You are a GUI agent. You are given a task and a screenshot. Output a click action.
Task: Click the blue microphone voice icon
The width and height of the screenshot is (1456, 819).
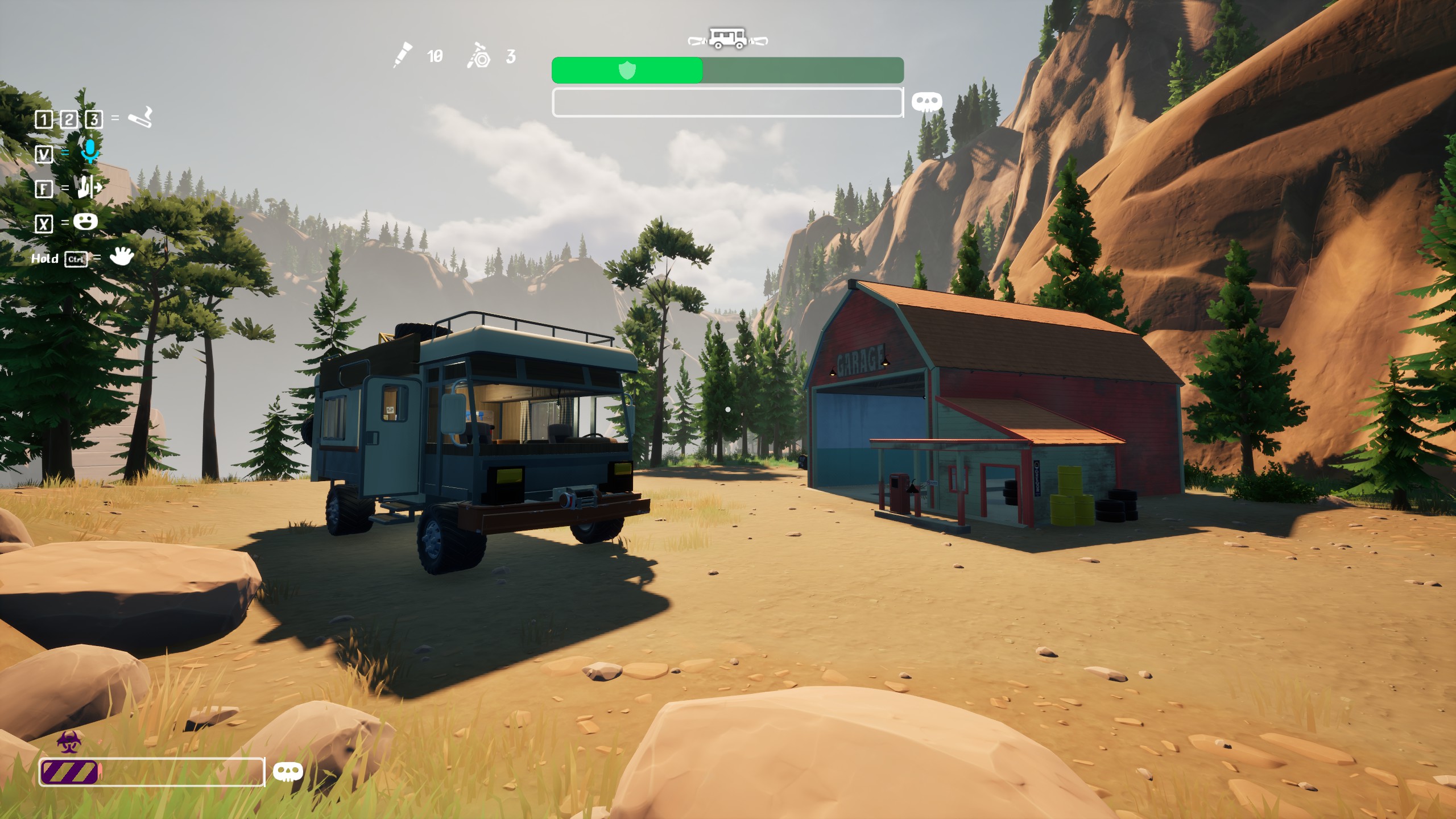coord(89,151)
